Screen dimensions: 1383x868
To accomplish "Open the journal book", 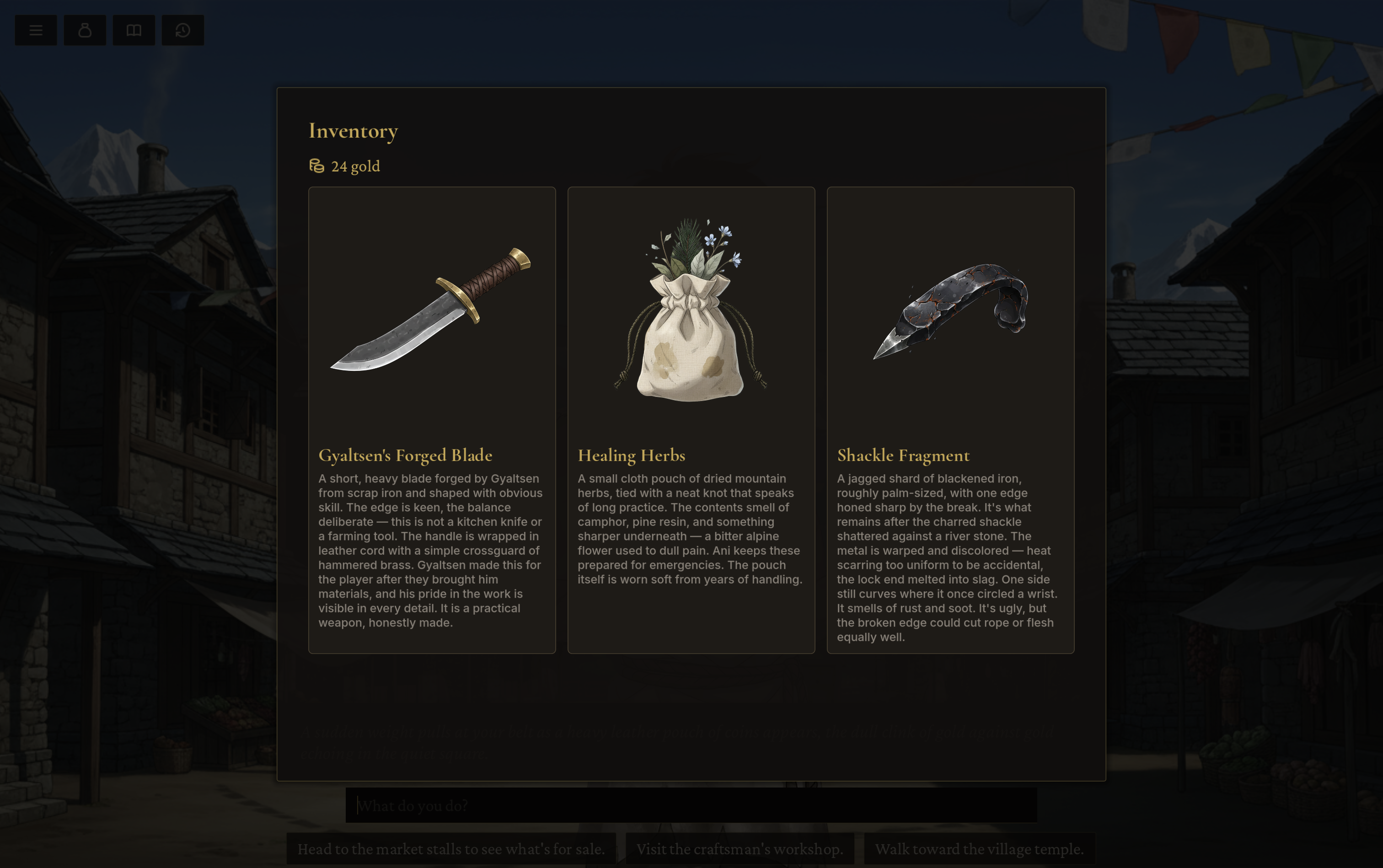I will pyautogui.click(x=134, y=30).
